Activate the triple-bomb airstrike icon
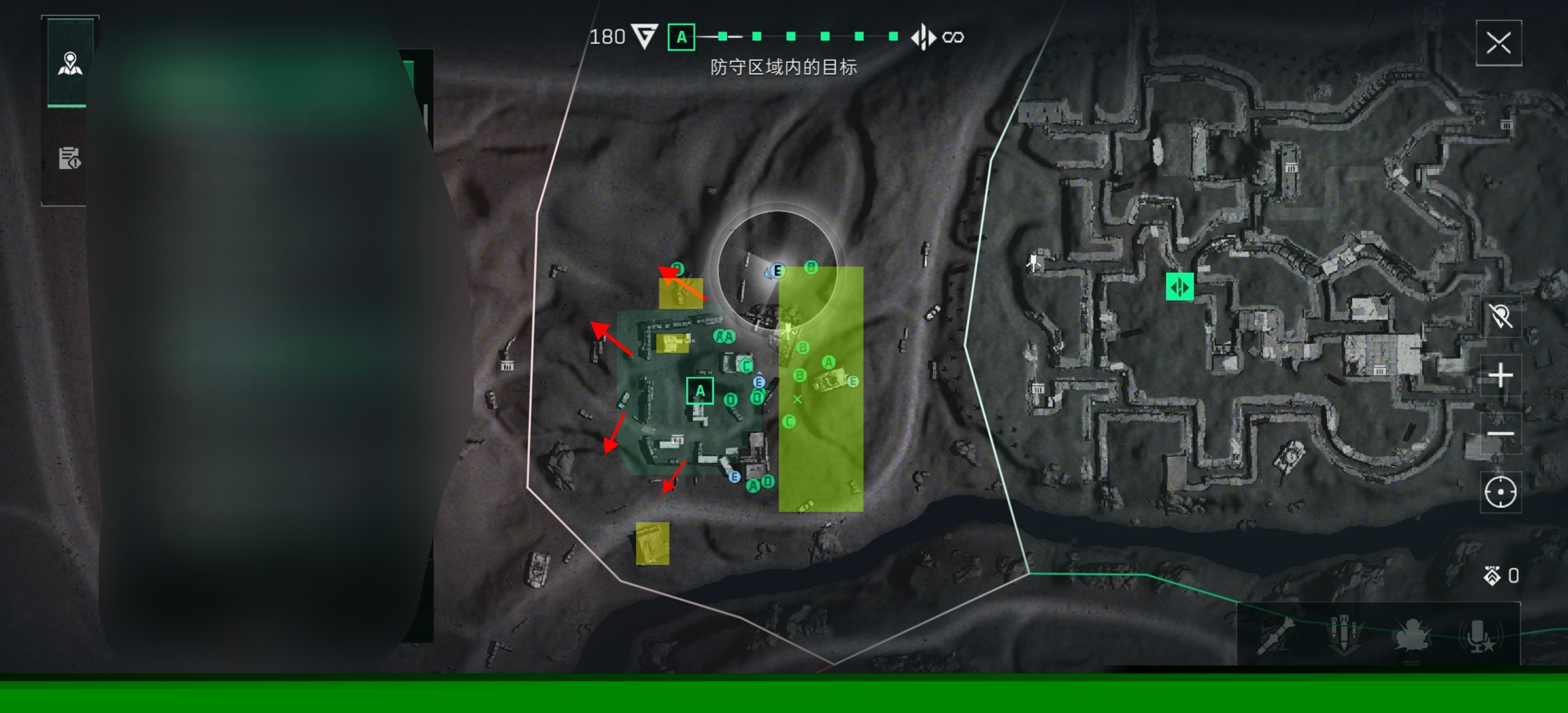This screenshot has height=713, width=1568. [1343, 634]
